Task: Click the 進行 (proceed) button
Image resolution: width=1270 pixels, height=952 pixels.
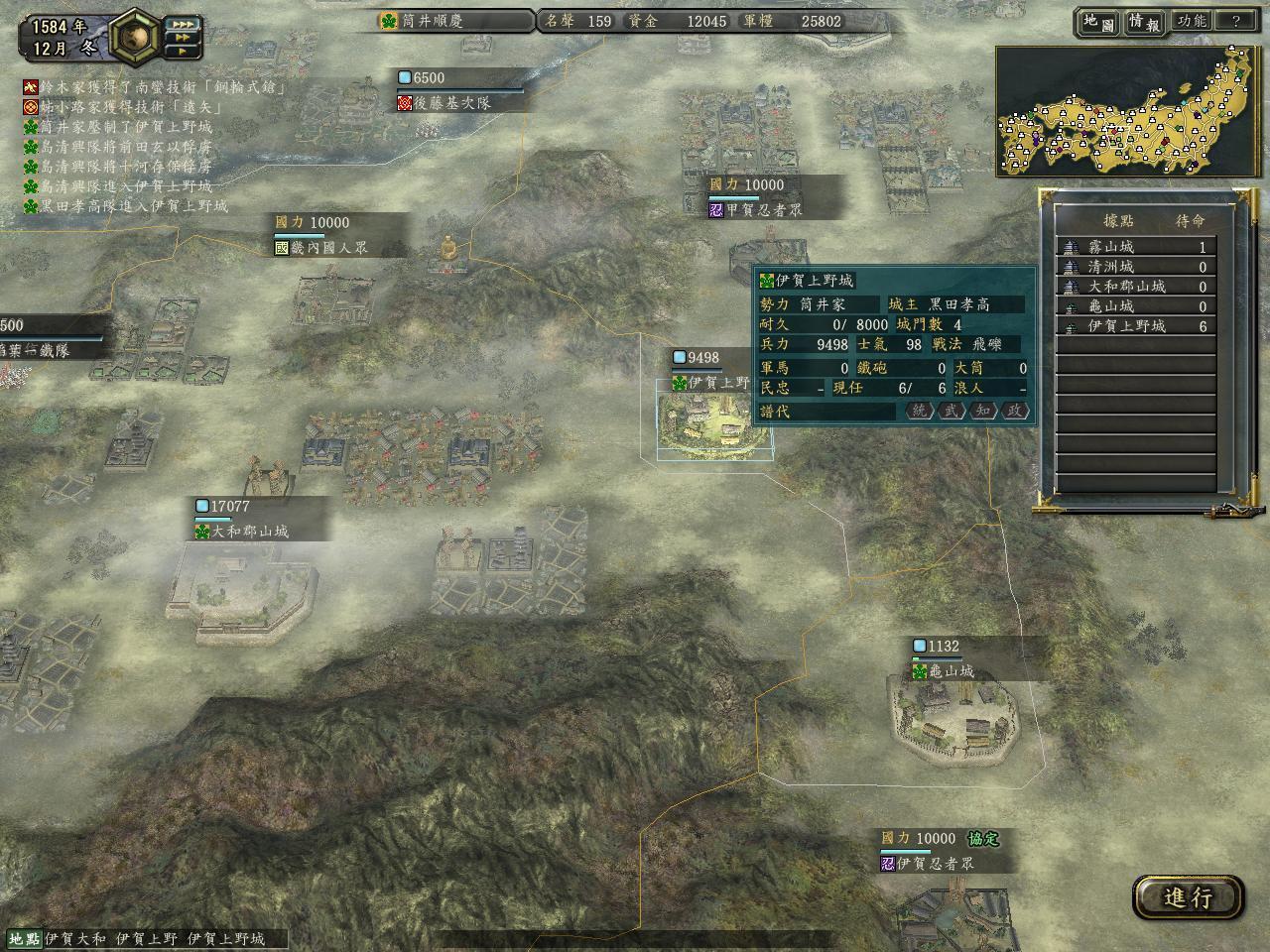Action: coord(1188,897)
